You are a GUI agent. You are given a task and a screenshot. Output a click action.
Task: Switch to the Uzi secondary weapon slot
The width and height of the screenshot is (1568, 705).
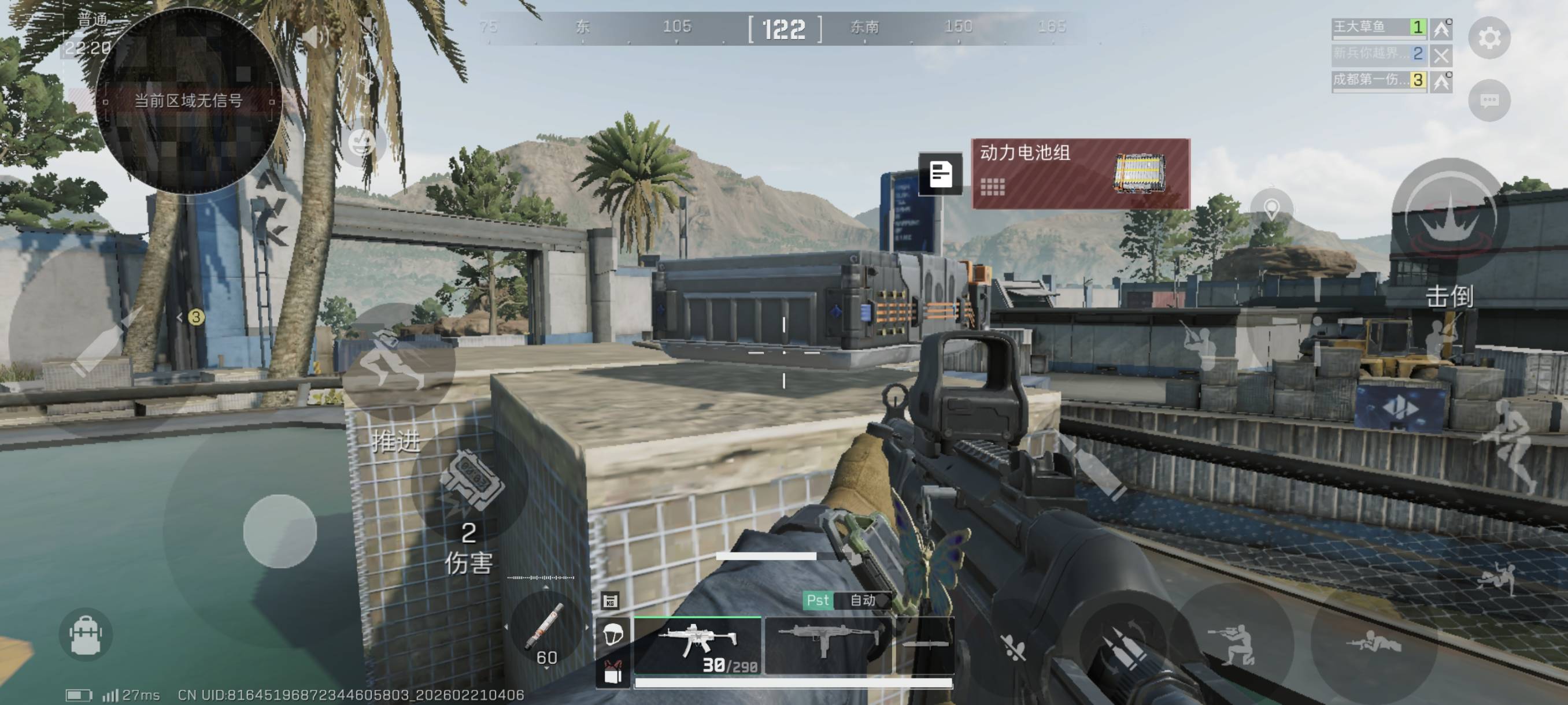828,645
